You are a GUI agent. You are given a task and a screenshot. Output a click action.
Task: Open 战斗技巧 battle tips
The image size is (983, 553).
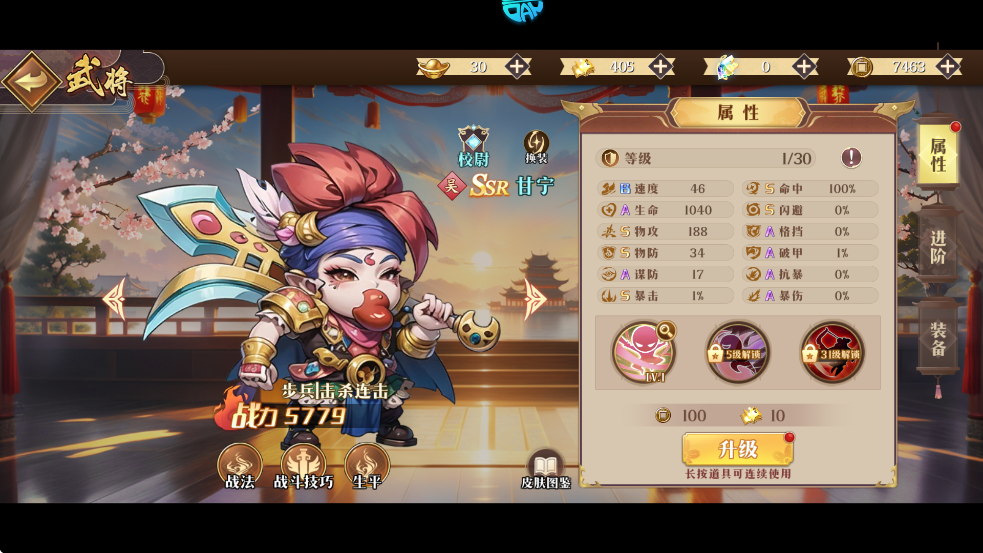click(303, 466)
